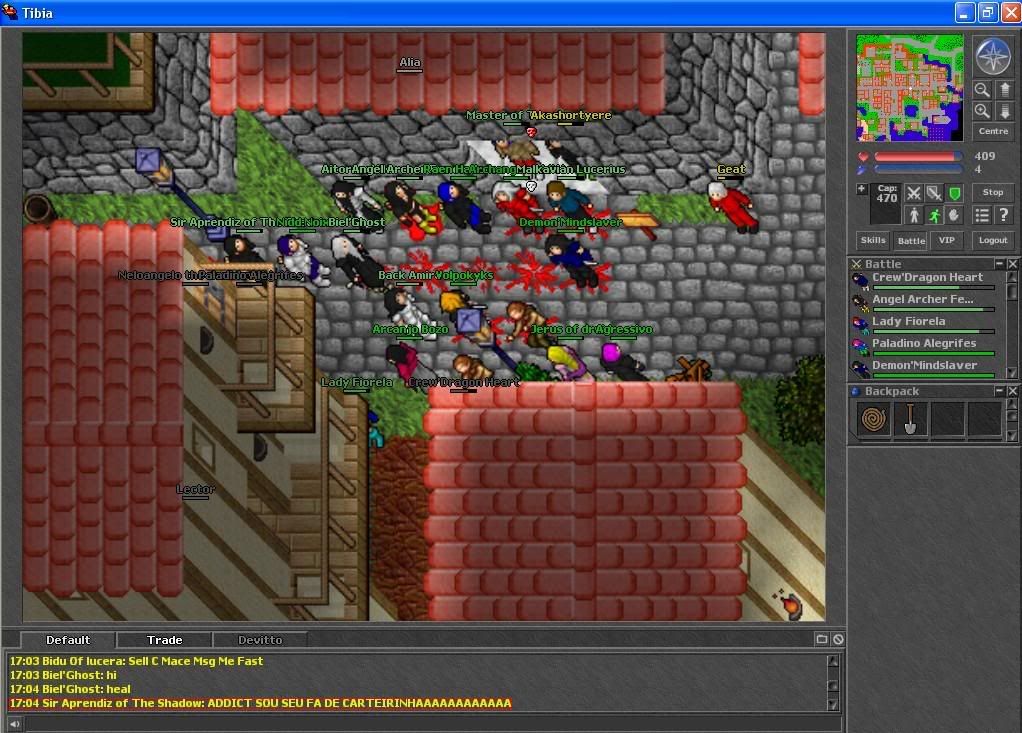This screenshot has width=1022, height=733.
Task: Zoom out the minimap with minus magnifier
Action: point(983,90)
